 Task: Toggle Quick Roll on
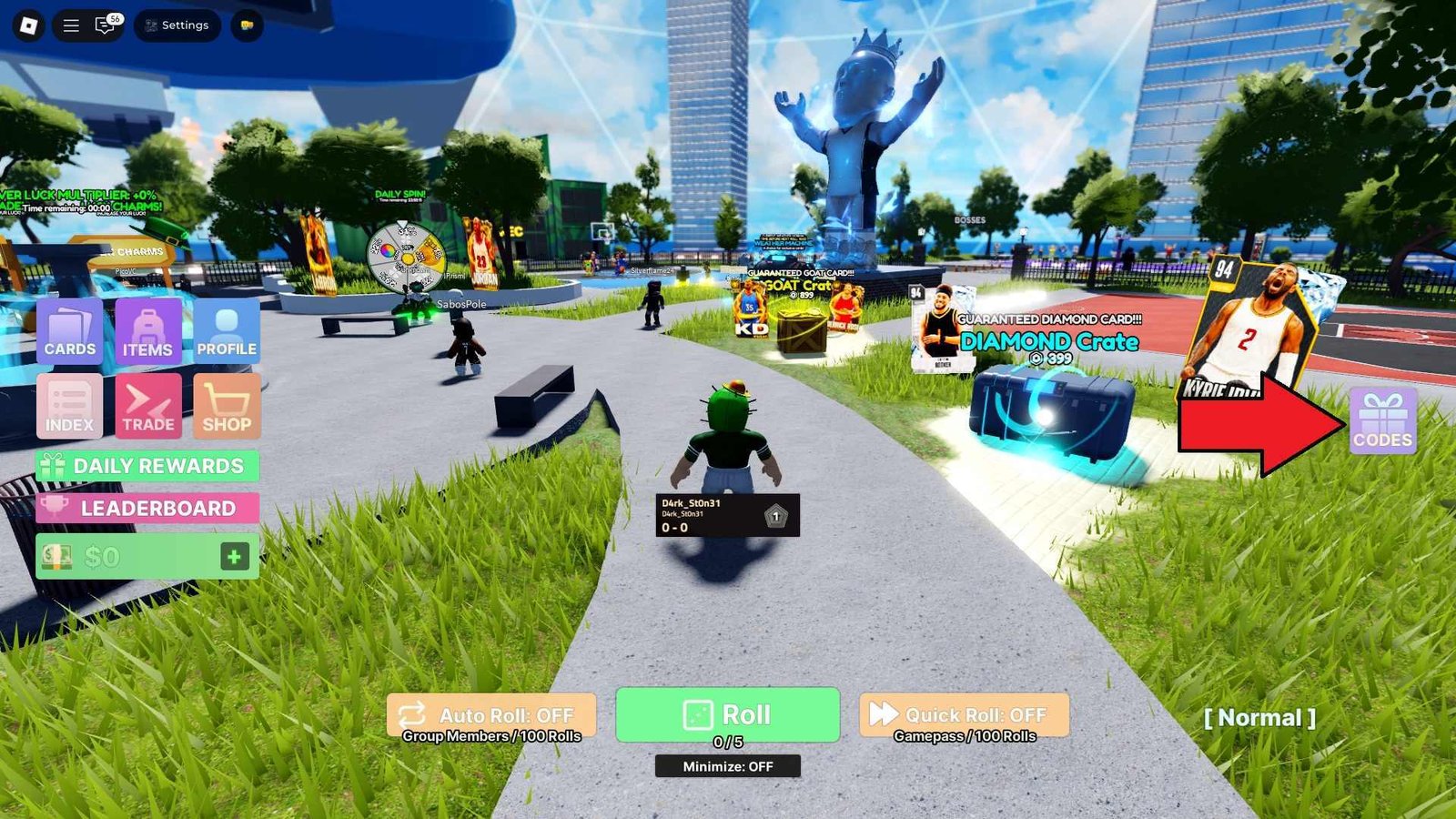pos(964,716)
